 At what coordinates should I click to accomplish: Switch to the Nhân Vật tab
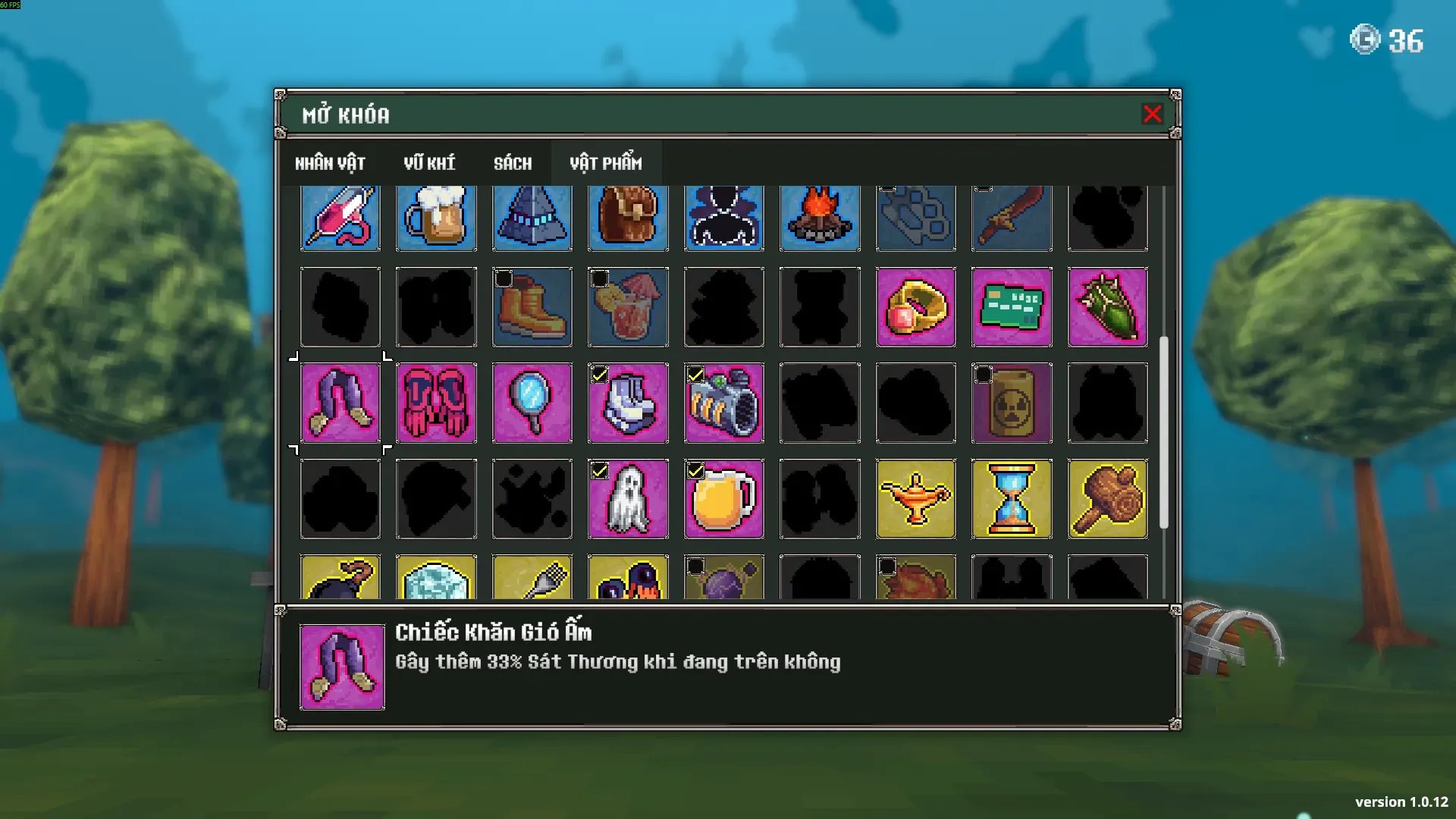tap(330, 163)
